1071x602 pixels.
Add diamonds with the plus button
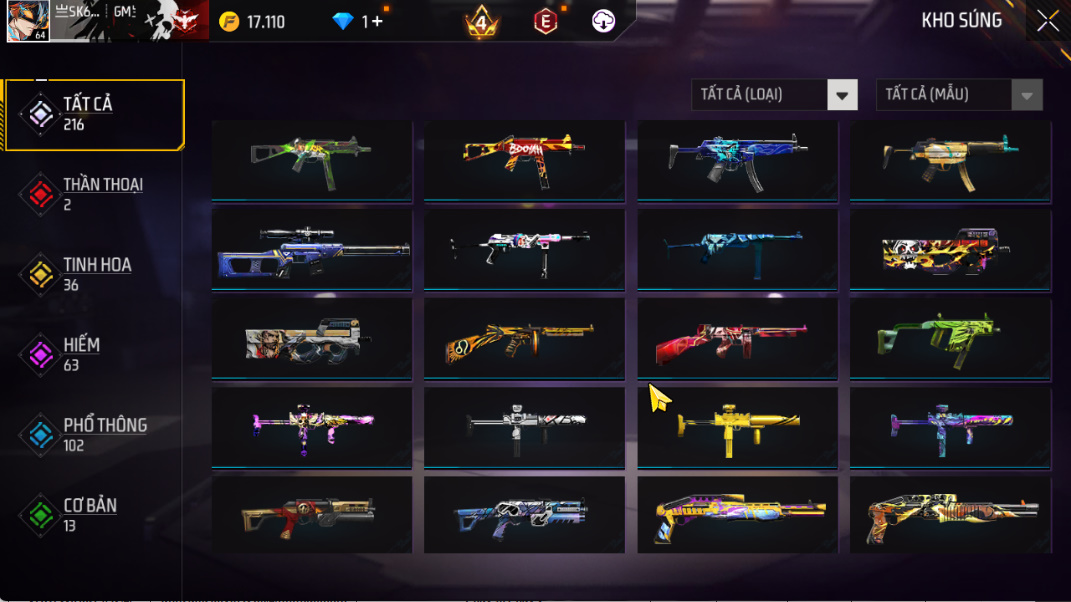point(377,21)
